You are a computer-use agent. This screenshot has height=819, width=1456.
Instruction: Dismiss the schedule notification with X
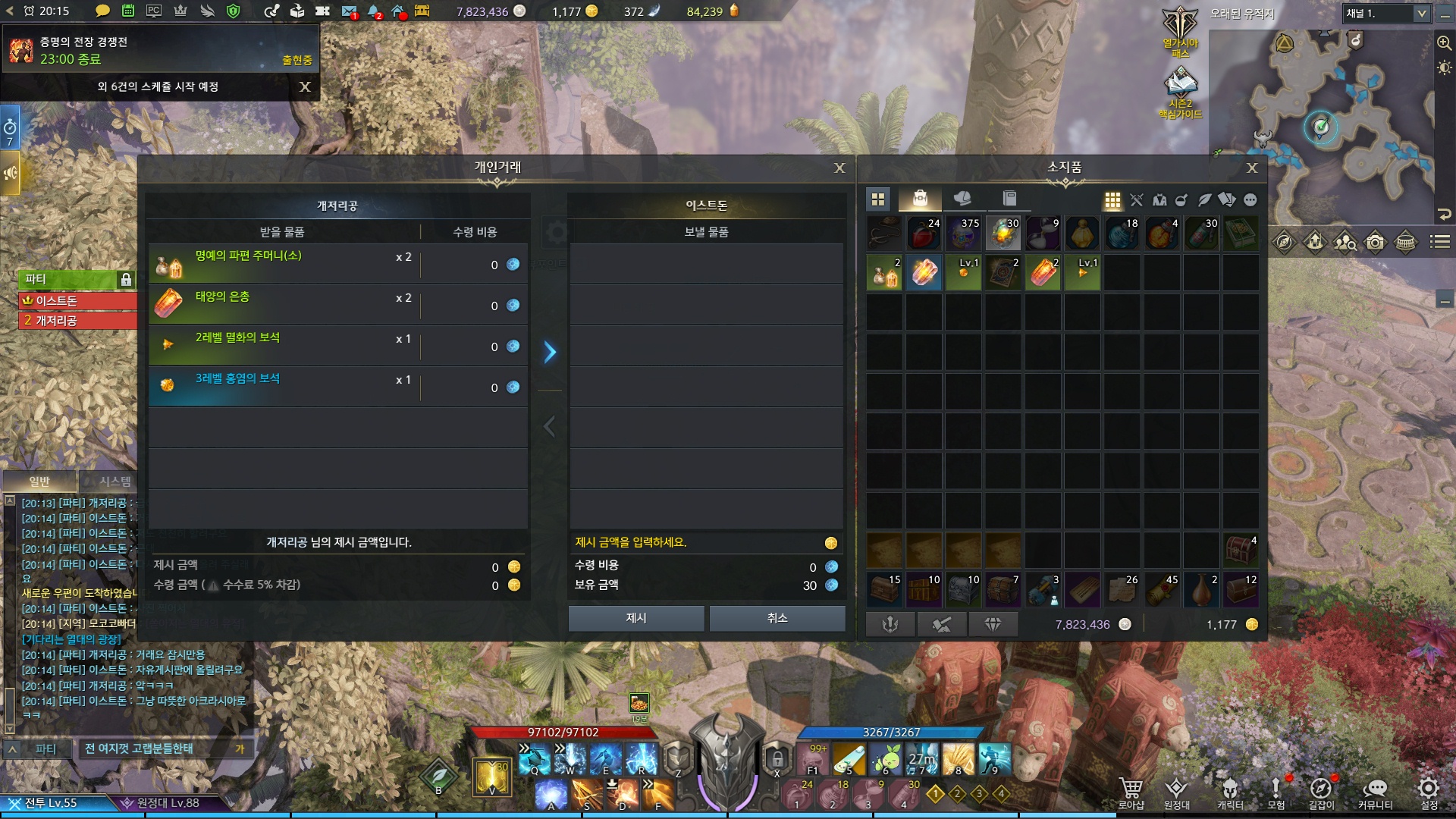tap(305, 86)
